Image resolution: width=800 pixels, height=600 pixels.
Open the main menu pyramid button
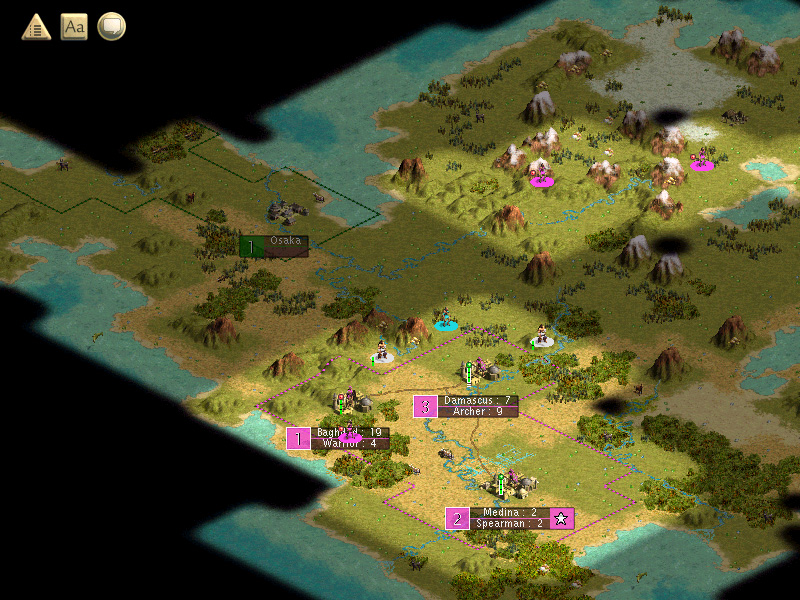(37, 27)
